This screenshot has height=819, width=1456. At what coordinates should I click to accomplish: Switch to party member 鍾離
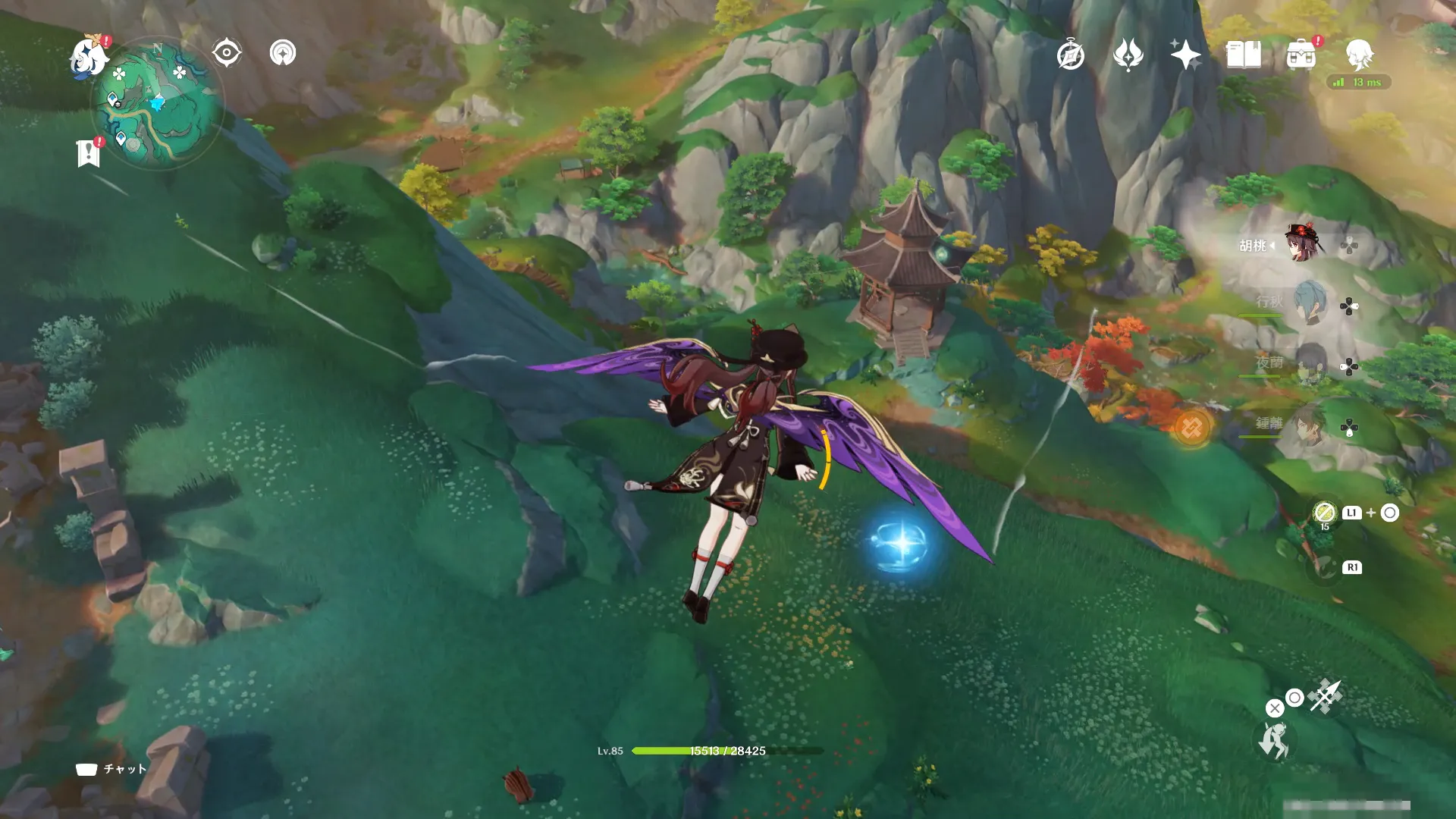tap(1309, 425)
